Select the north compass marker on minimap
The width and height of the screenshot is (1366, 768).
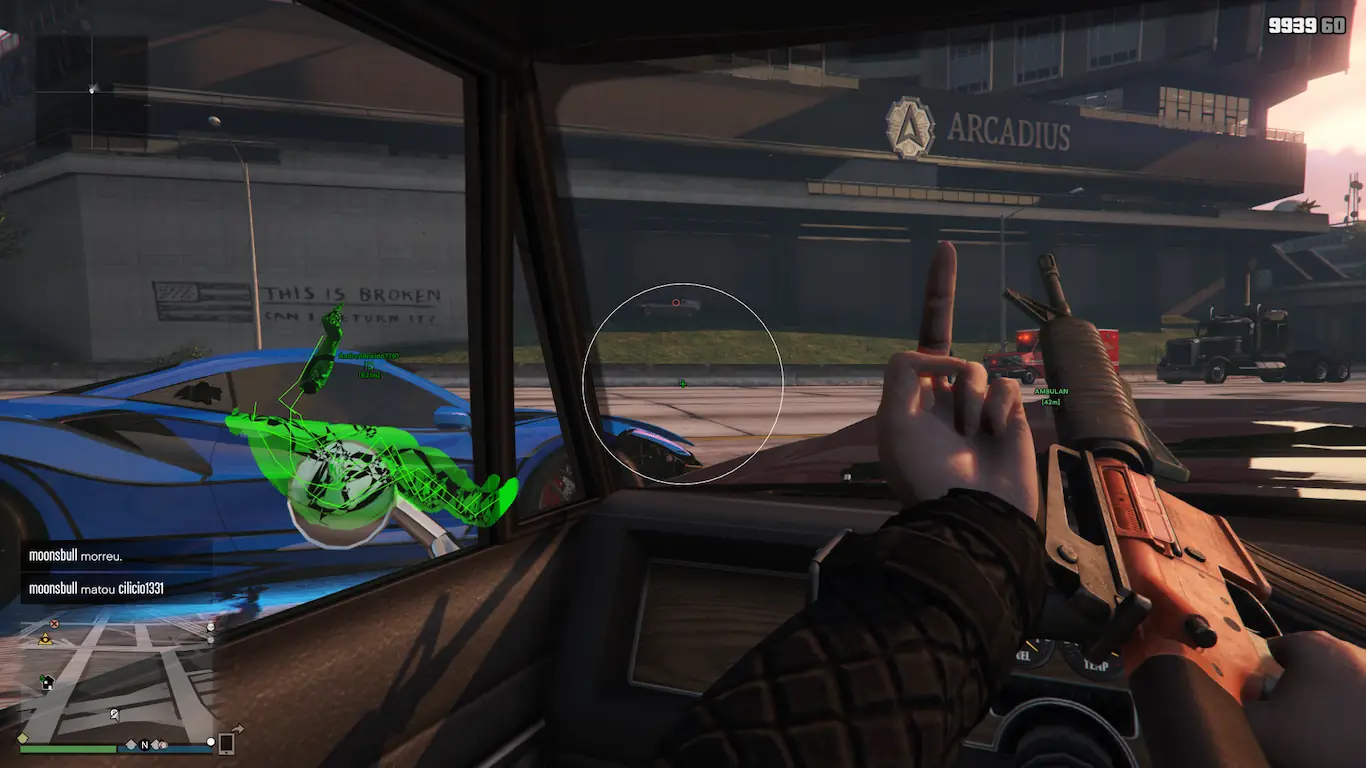tap(144, 745)
